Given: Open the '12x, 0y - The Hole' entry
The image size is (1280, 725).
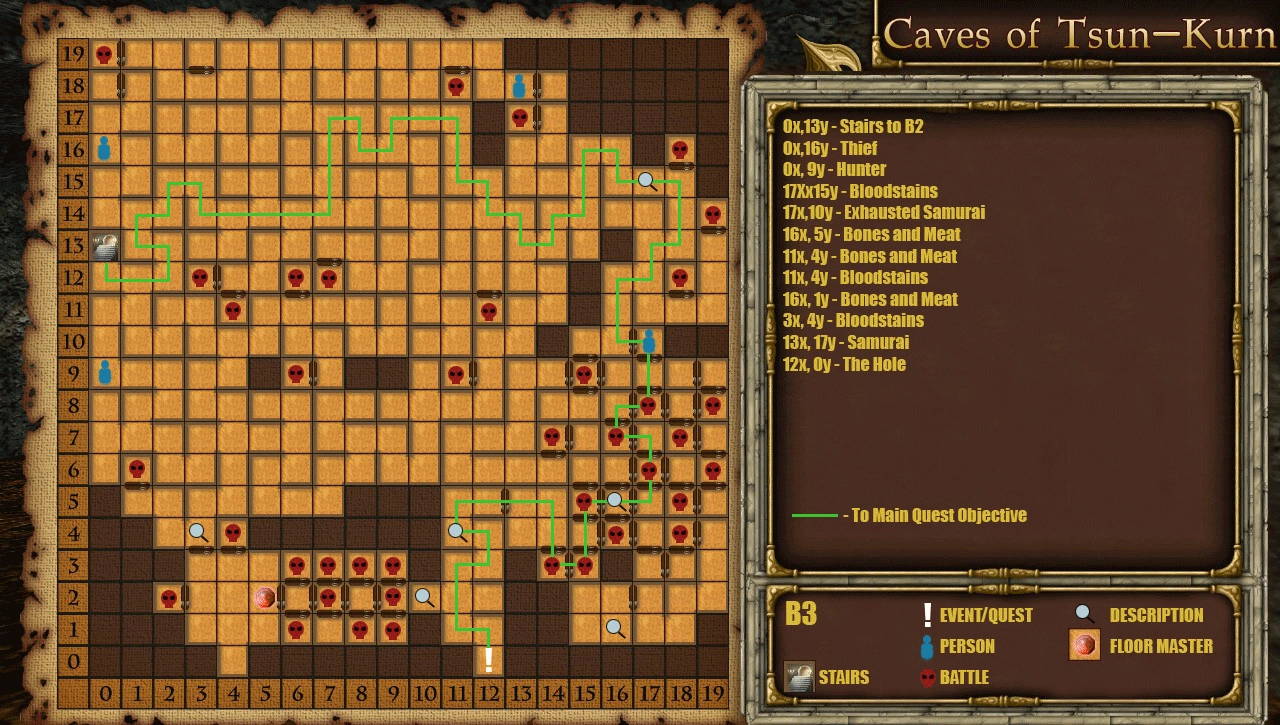Looking at the screenshot, I should point(843,364).
